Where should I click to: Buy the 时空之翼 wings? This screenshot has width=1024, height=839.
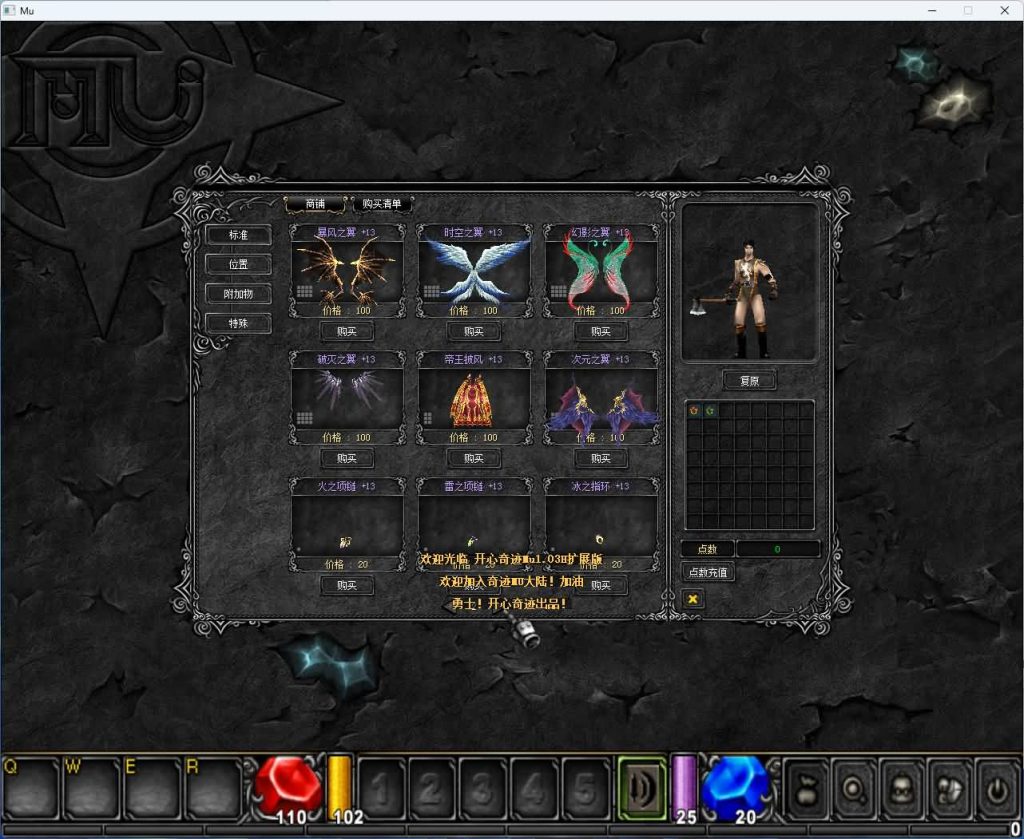click(474, 332)
